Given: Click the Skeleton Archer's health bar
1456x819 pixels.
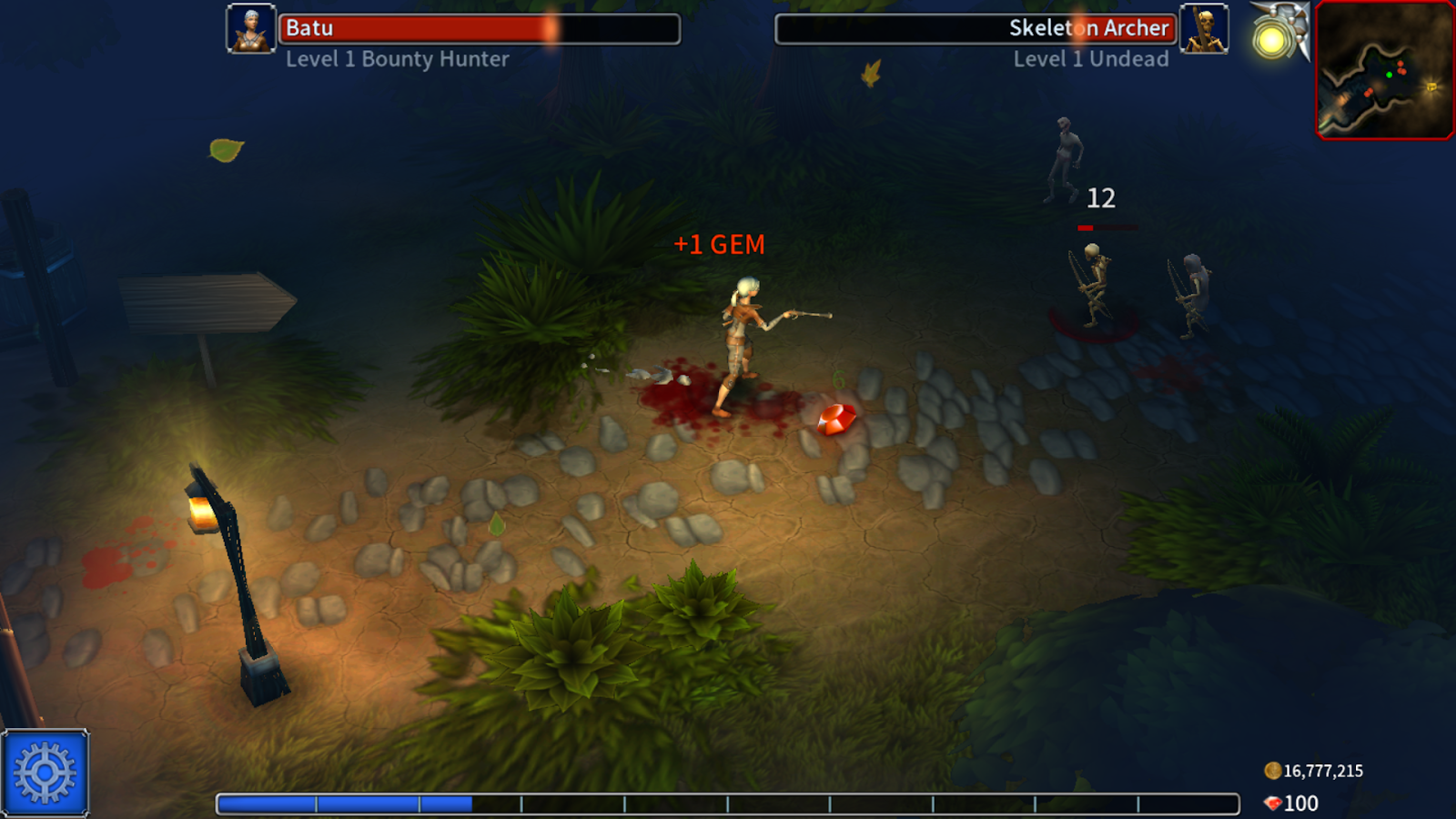Looking at the screenshot, I should pos(974,28).
